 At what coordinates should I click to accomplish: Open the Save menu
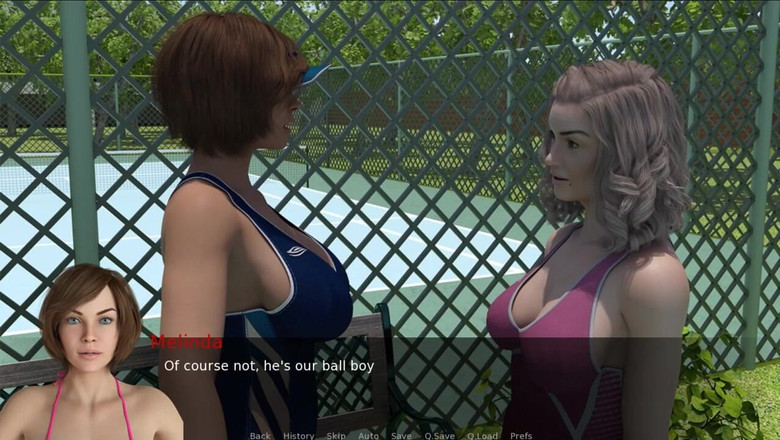pos(401,435)
